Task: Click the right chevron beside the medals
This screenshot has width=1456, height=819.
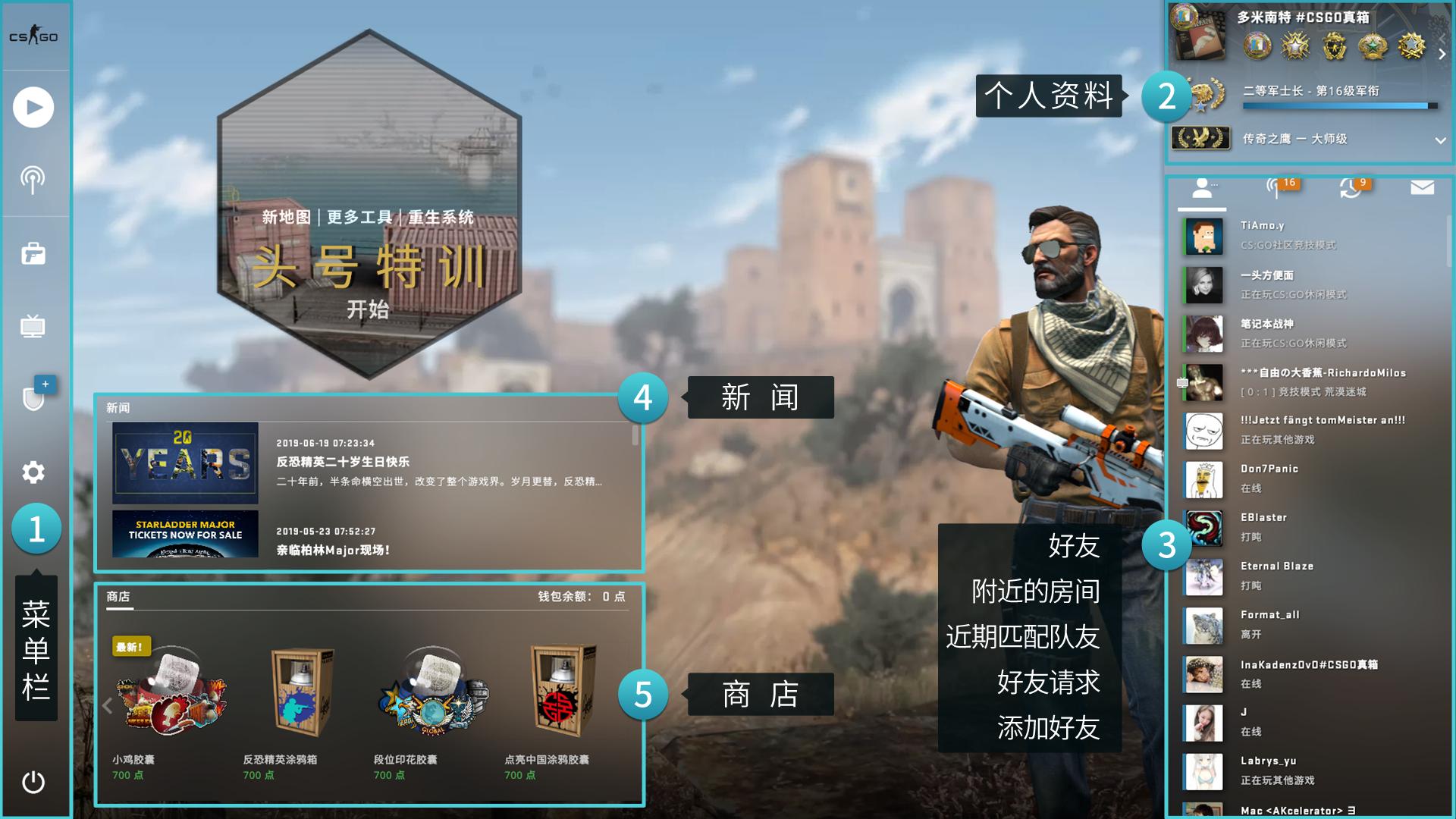Action: coord(1442,53)
